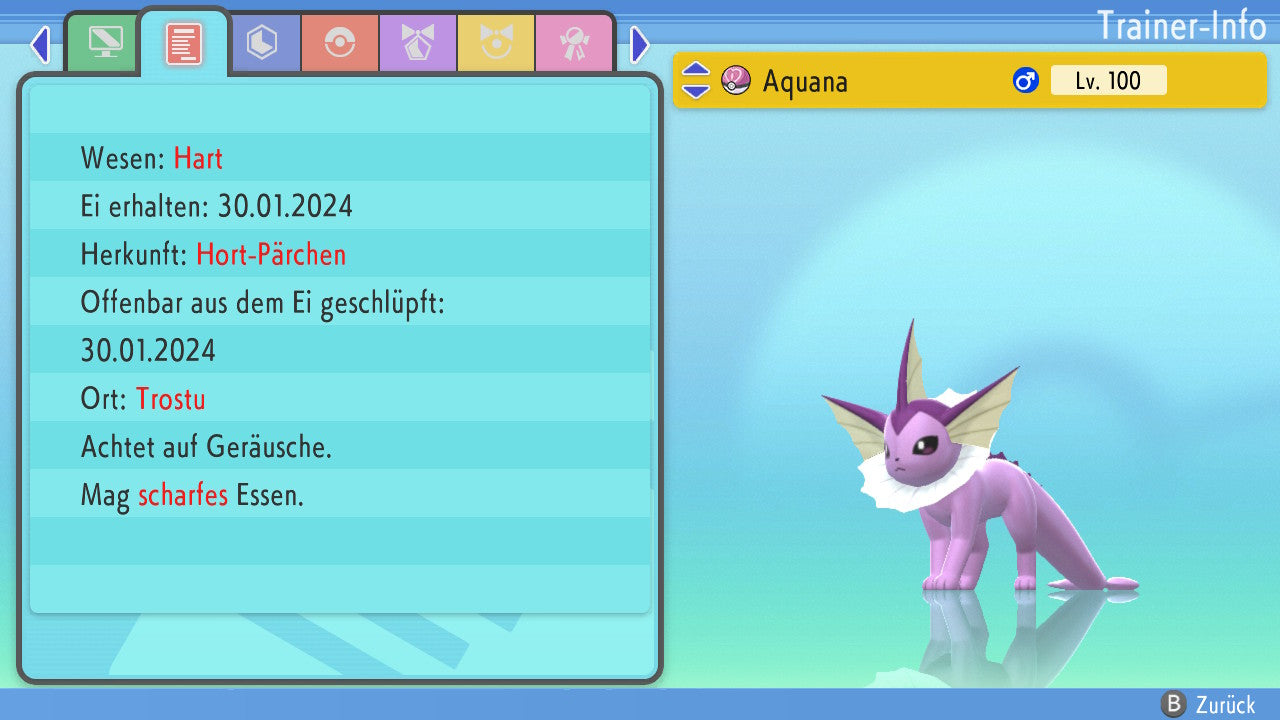Switch to the green monitor tab

point(105,43)
